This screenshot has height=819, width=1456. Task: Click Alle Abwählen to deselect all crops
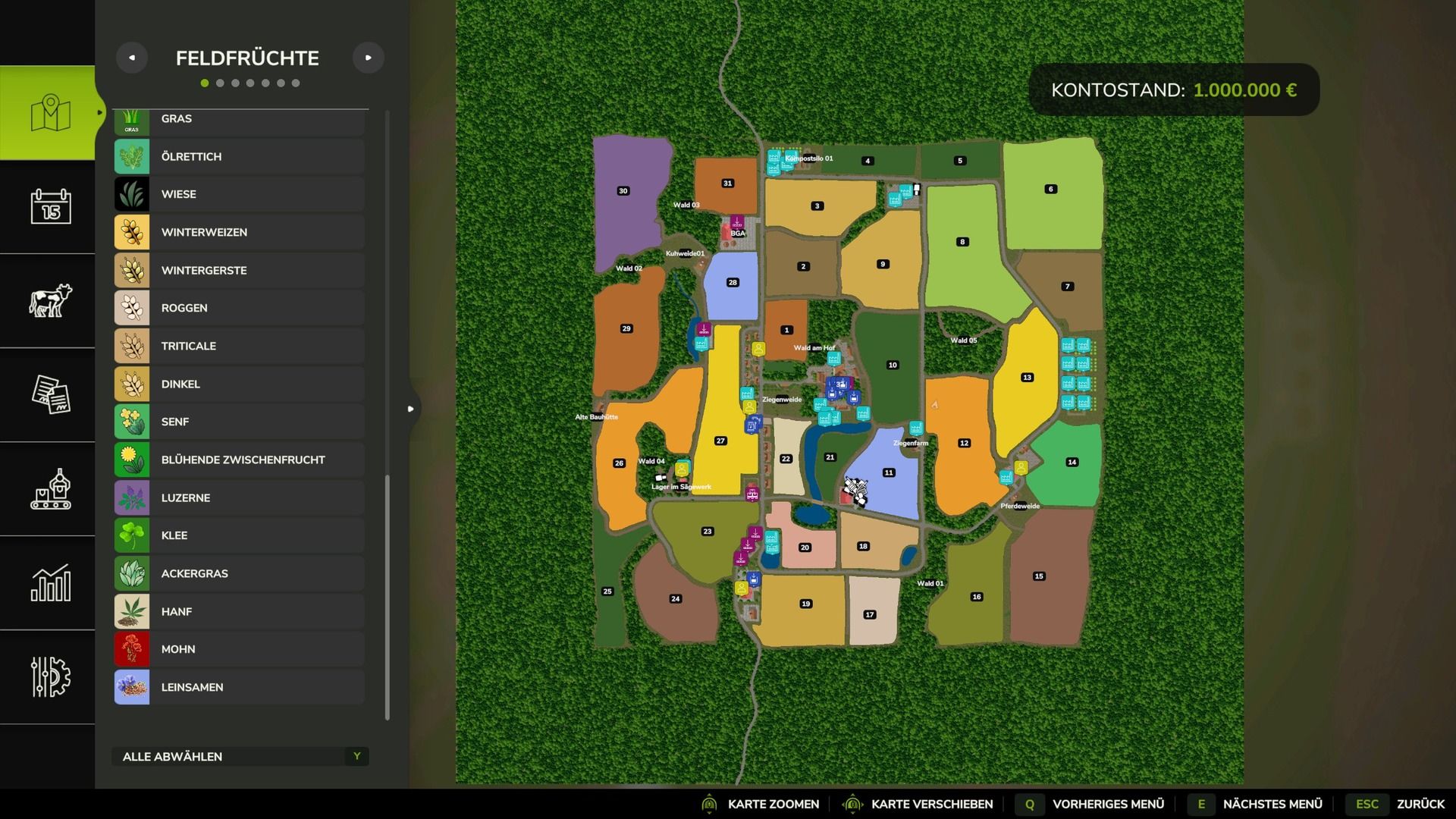[x=240, y=756]
